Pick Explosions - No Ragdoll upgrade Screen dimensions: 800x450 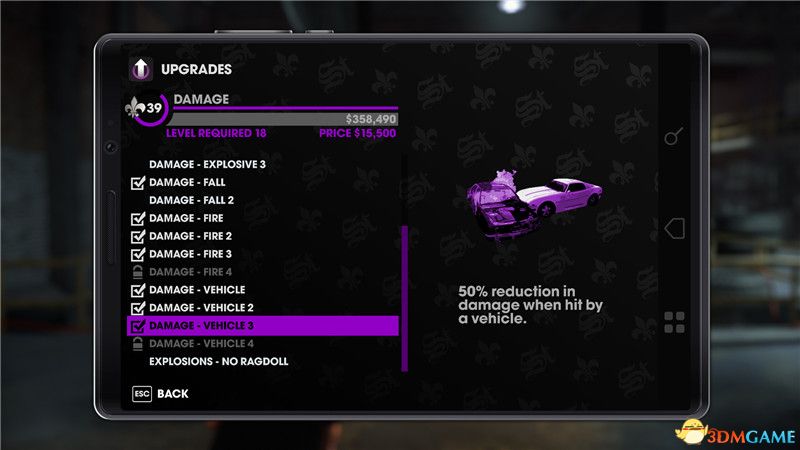[218, 361]
